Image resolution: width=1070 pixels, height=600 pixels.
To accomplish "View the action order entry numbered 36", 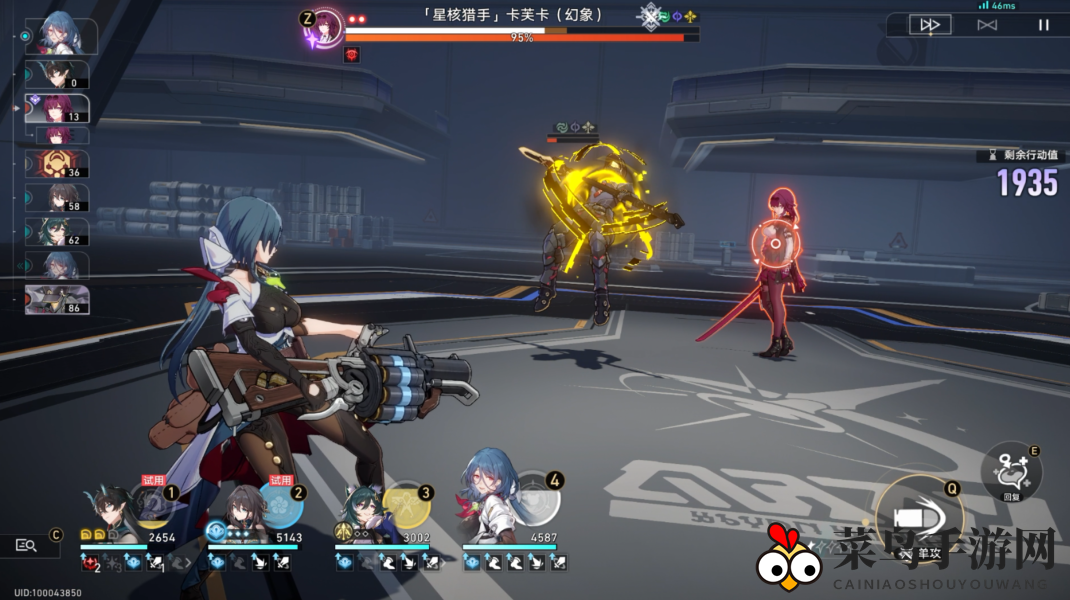I will [x=55, y=164].
